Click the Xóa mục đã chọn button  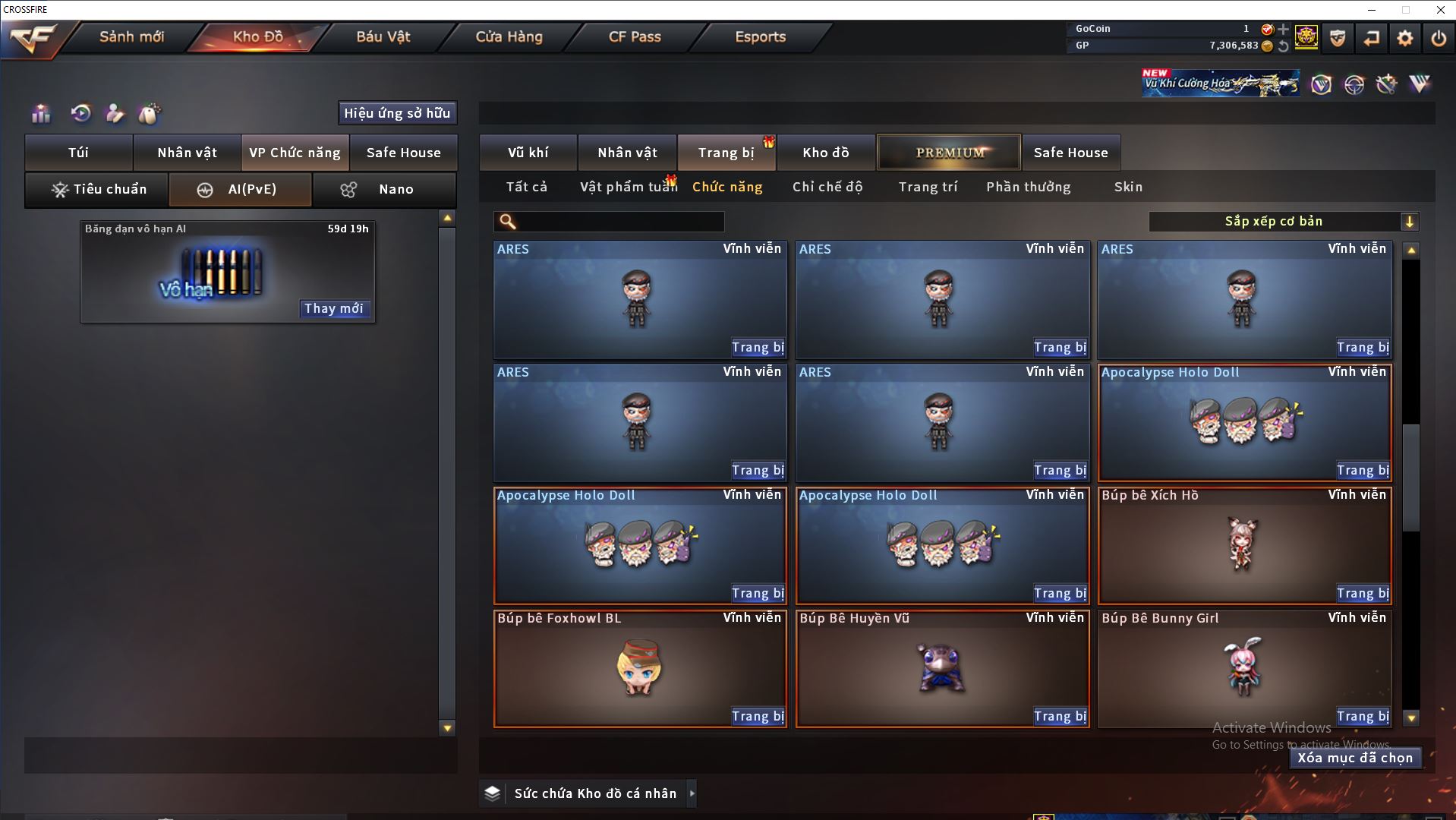click(1354, 758)
